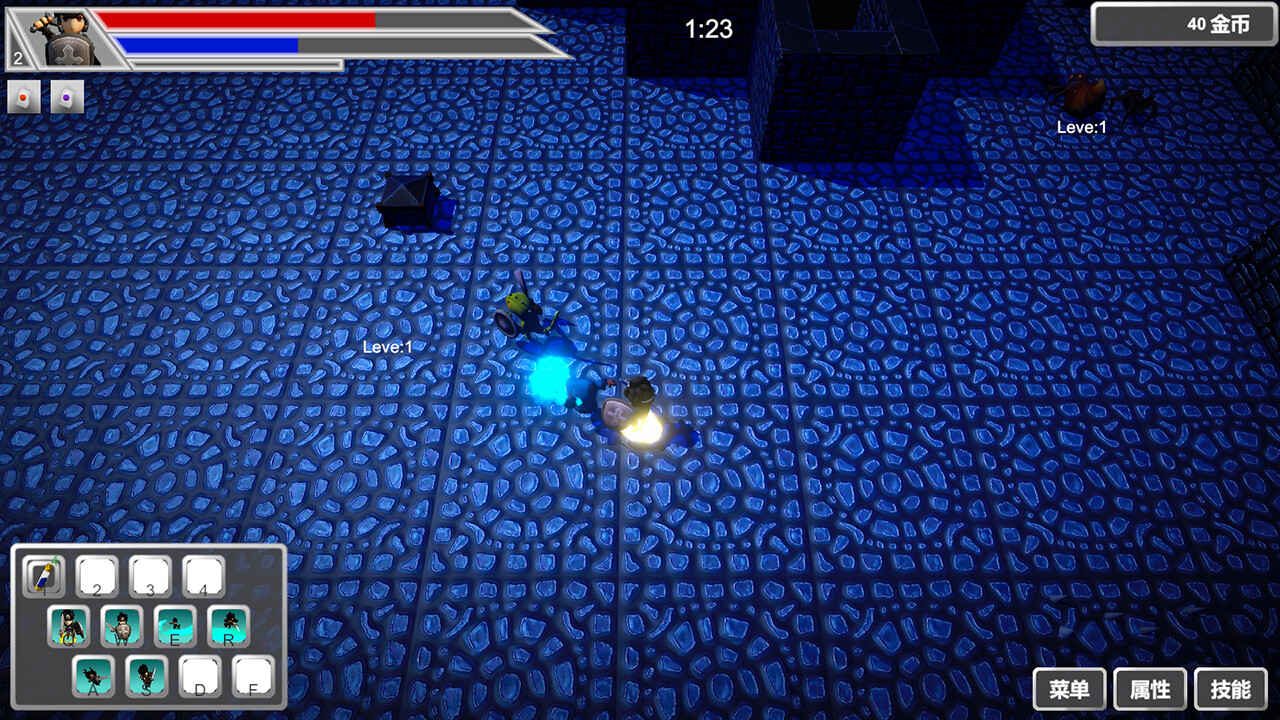Screen dimensions: 1280x720
Task: Click empty hotbar slot 3
Action: (150, 576)
